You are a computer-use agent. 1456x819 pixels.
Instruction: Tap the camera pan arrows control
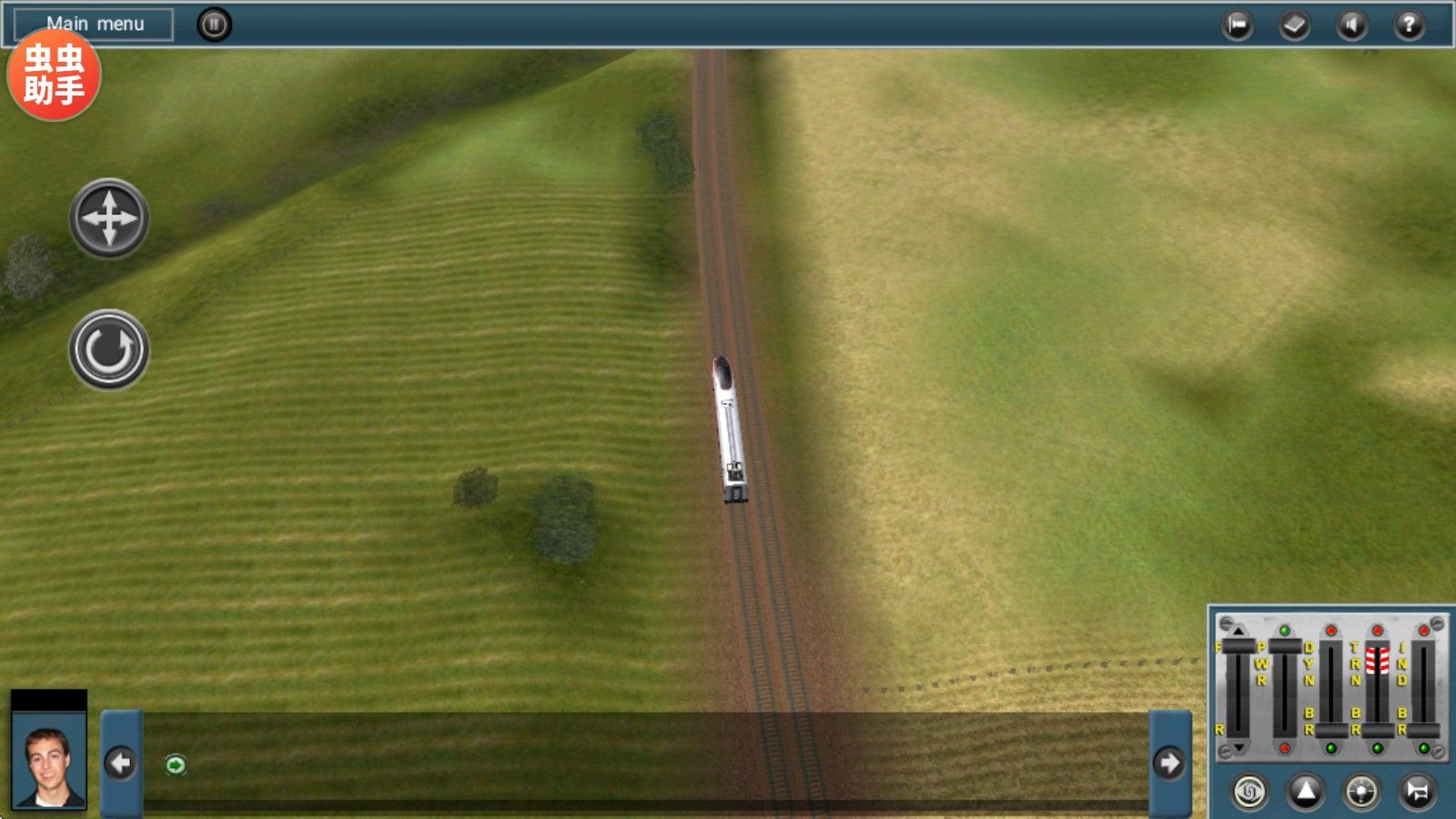click(109, 218)
